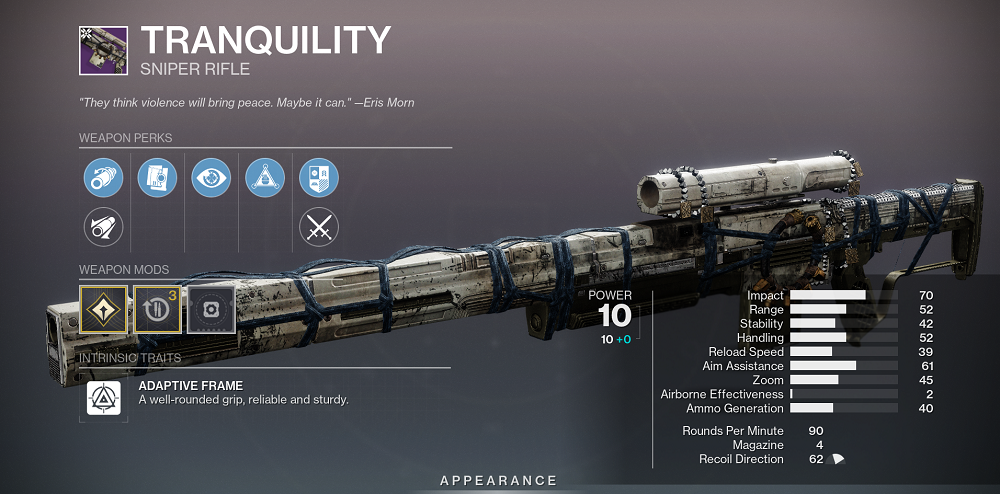Open the gold masterwork mod slot
The image size is (1000, 494).
click(x=103, y=309)
